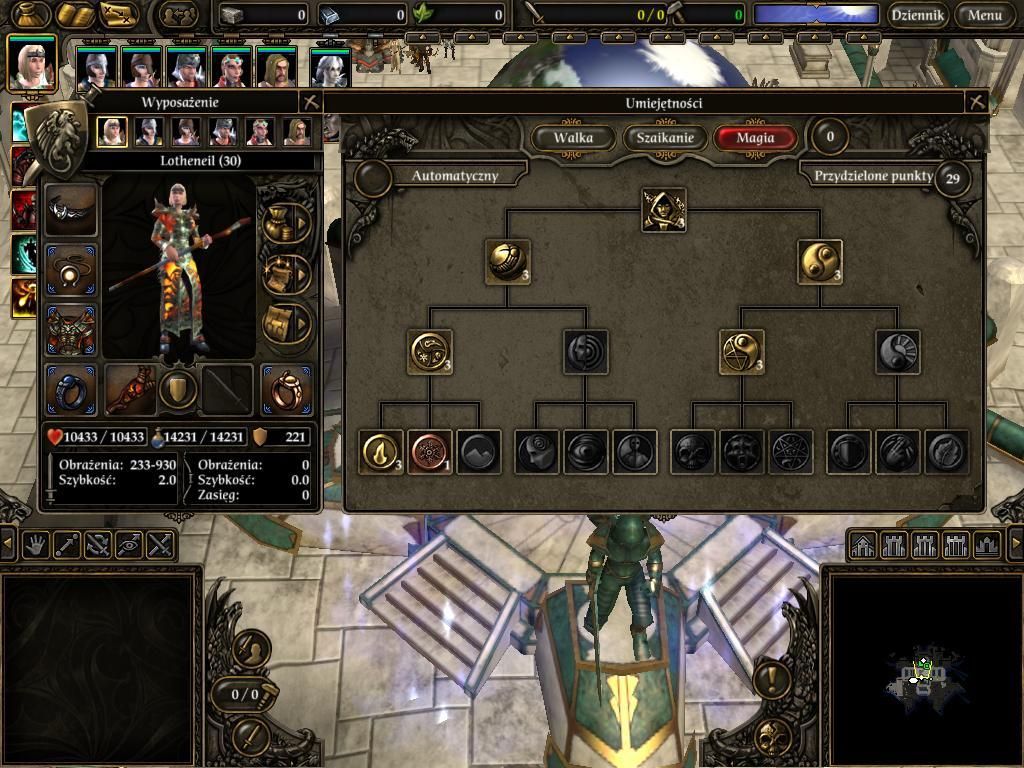The image size is (1024, 768).
Task: Select the pentagram skill node
Action: click(741, 352)
